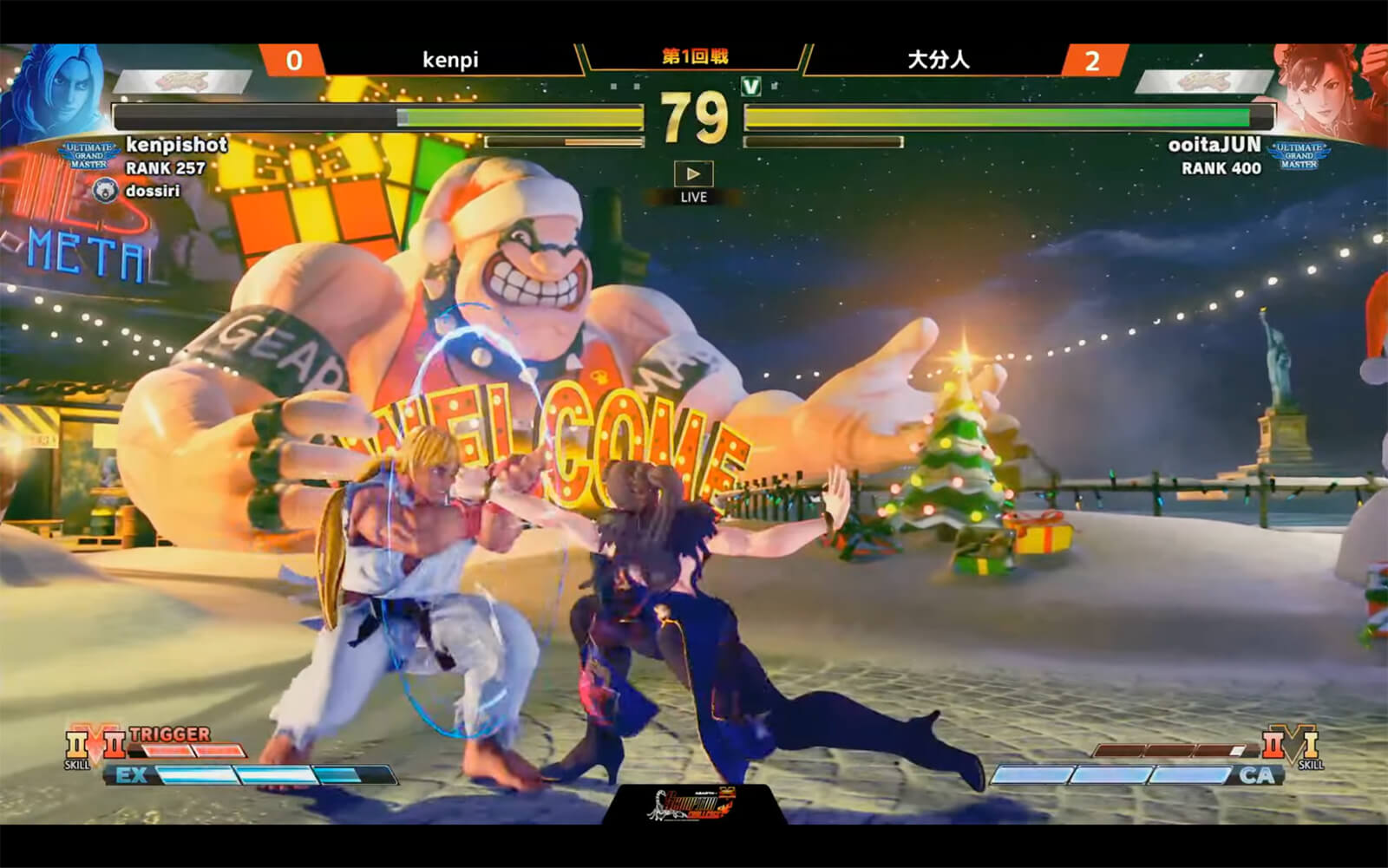Click the tournament logo at the bottom
The image size is (1388, 868).
693,805
